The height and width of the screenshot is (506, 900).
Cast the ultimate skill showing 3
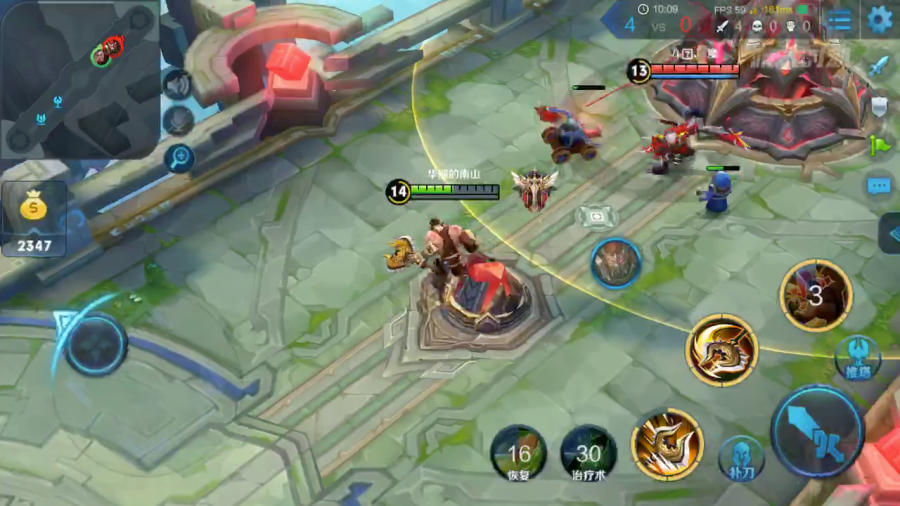pyautogui.click(x=816, y=295)
